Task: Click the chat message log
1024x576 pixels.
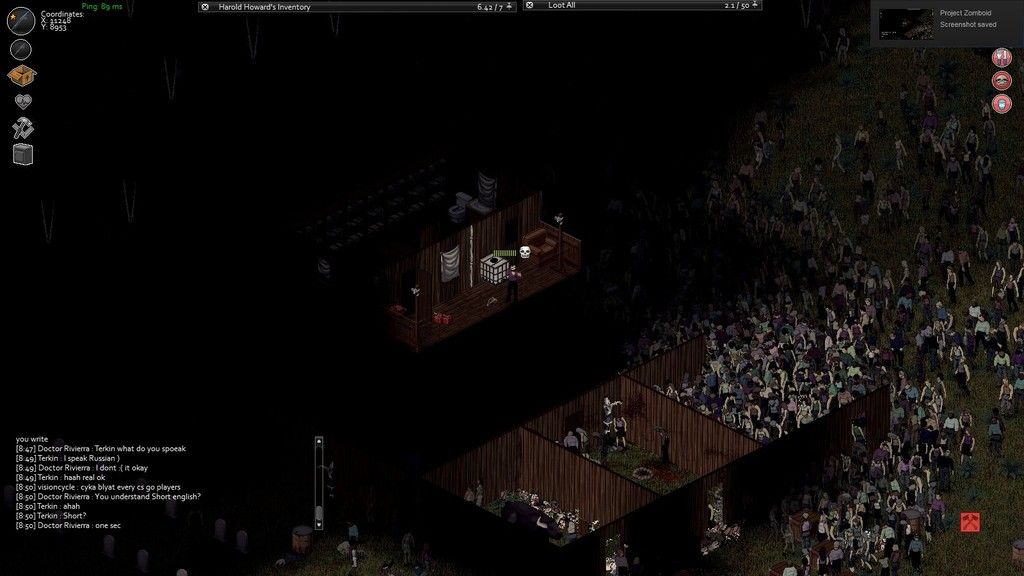Action: [120, 482]
